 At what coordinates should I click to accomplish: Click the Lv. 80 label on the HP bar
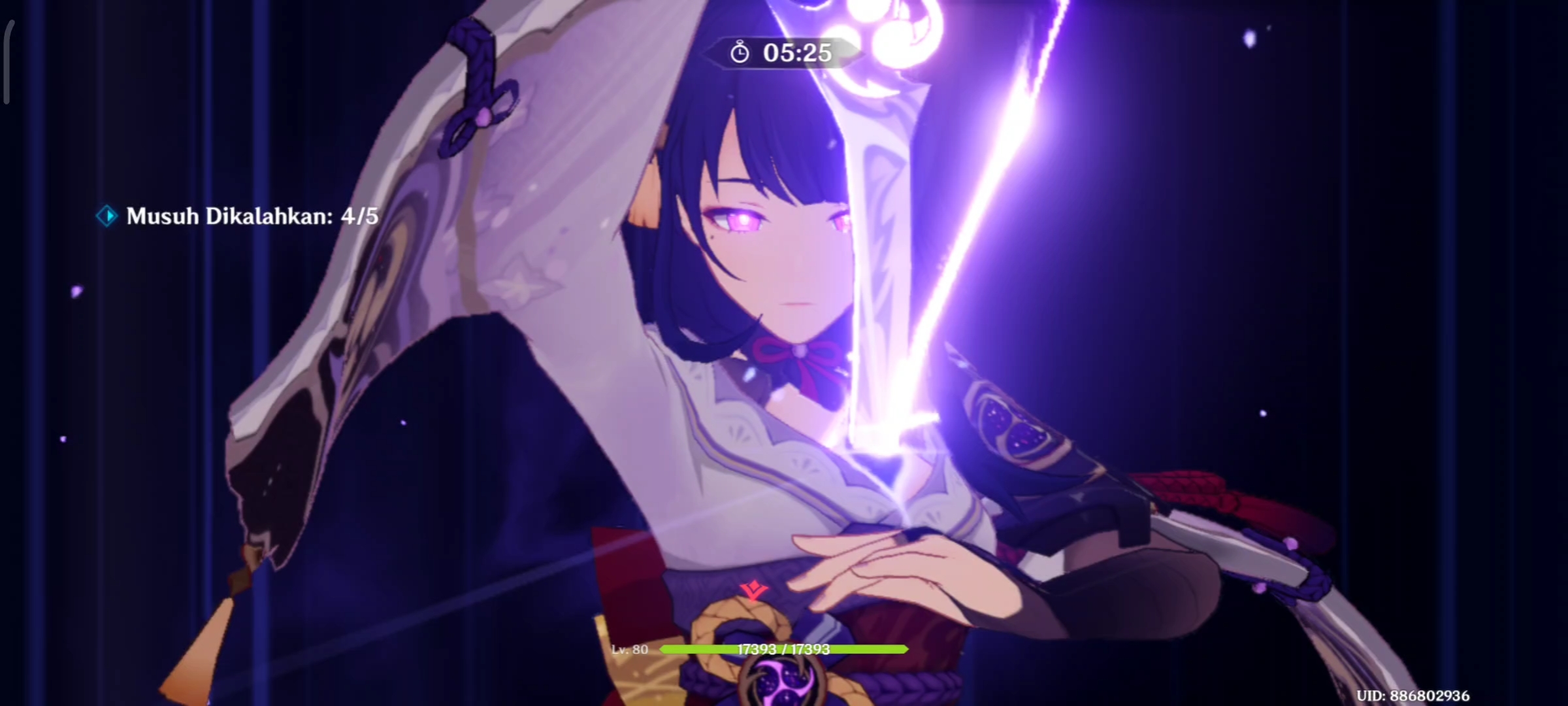click(x=630, y=650)
